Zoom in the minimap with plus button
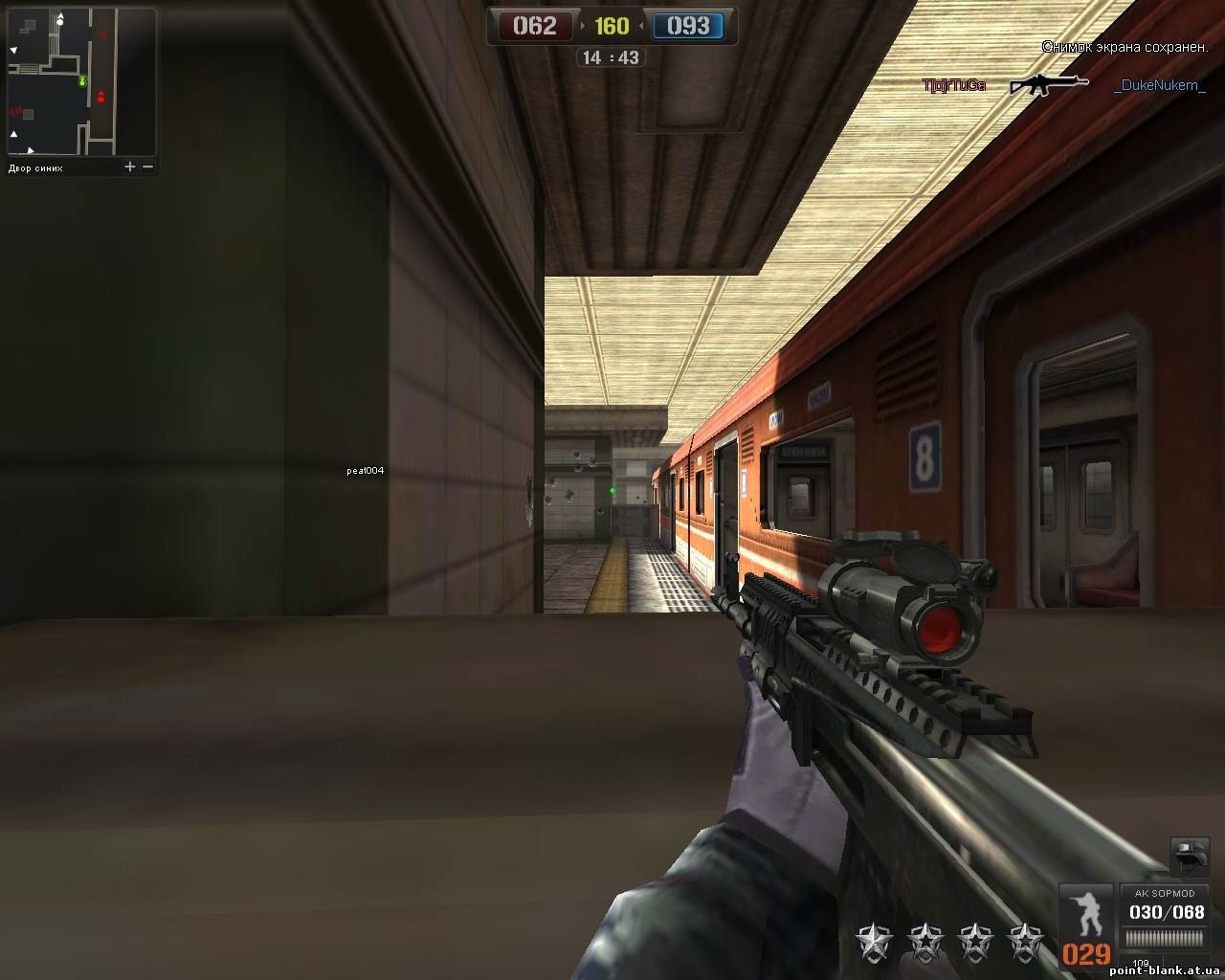This screenshot has width=1225, height=980. tap(130, 167)
